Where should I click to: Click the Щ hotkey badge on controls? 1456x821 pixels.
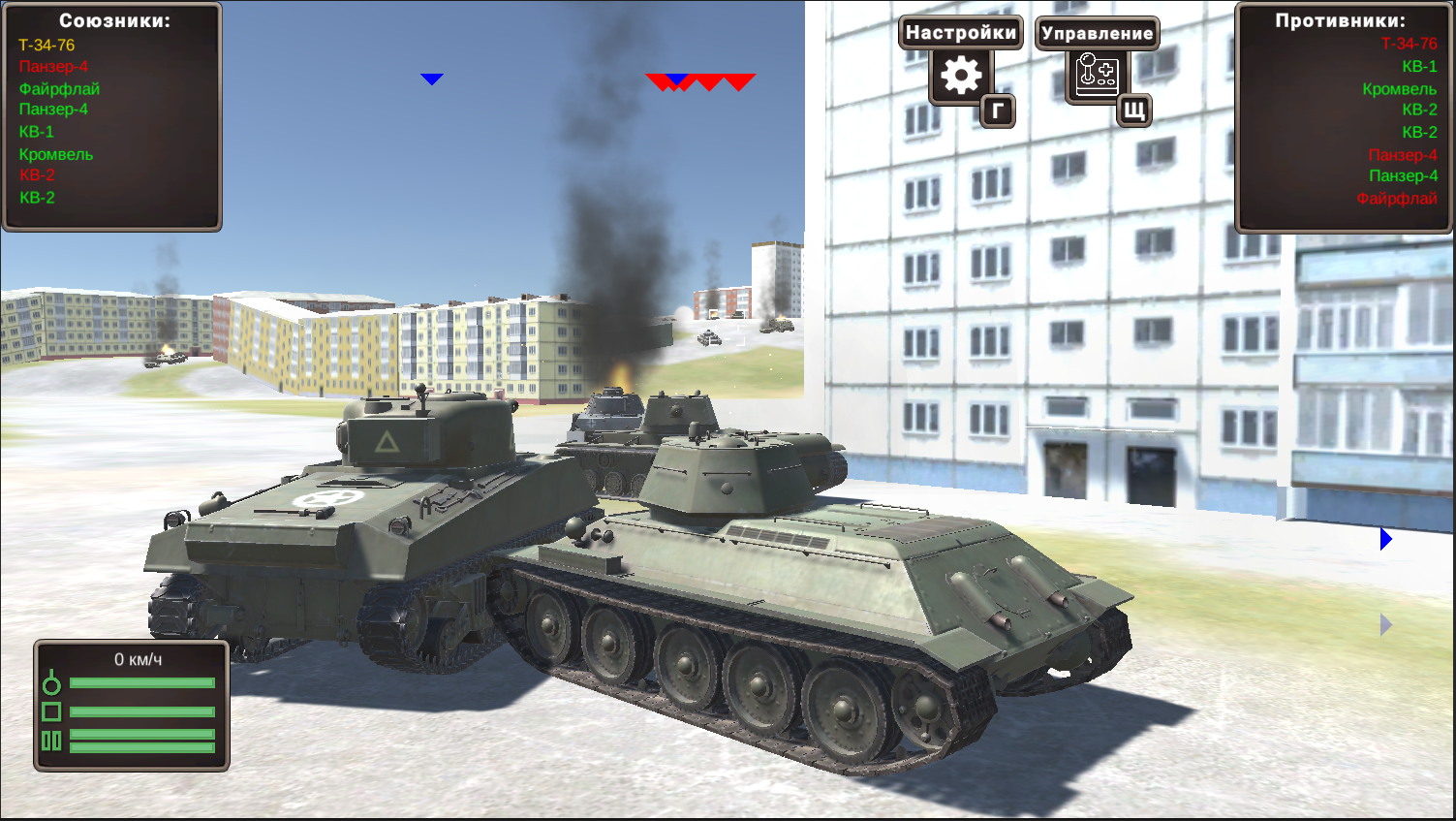[1133, 112]
